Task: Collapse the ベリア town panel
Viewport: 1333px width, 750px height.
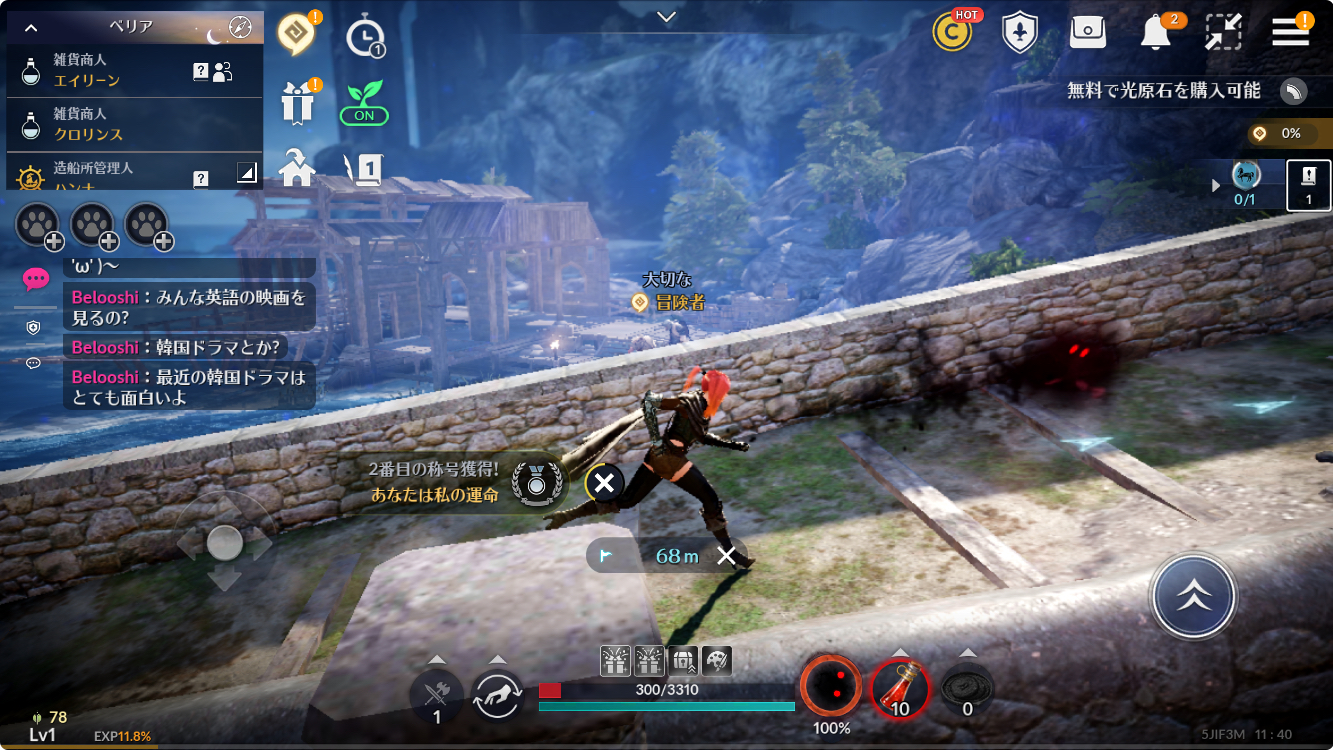Action: [x=31, y=27]
